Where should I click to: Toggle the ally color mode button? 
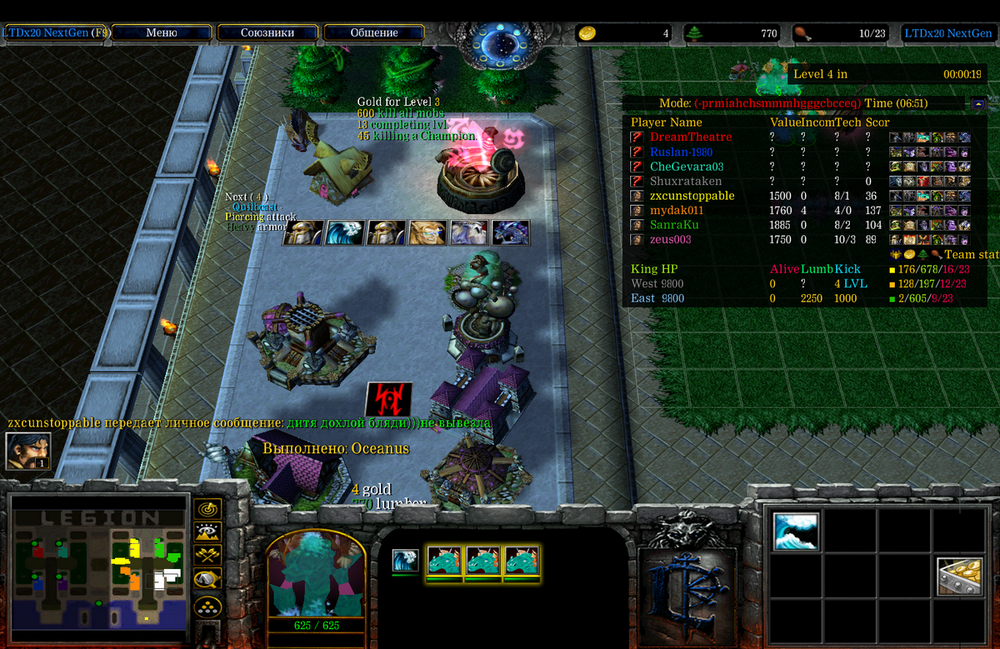click(207, 556)
